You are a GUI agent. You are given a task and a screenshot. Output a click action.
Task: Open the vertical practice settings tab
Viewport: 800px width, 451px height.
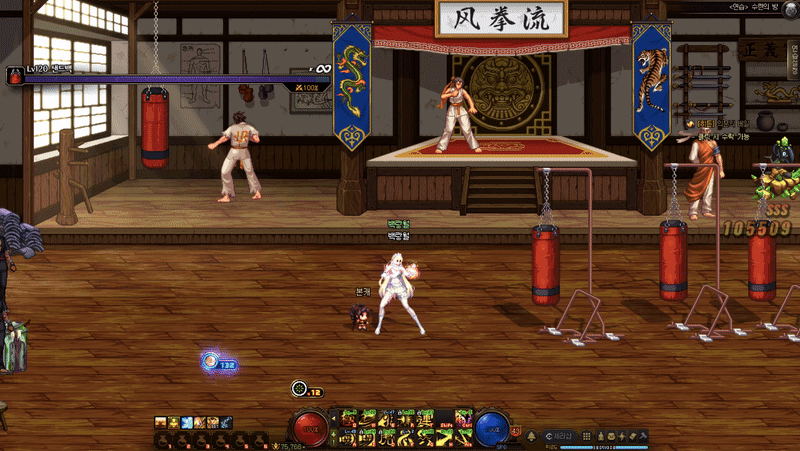coord(793,68)
